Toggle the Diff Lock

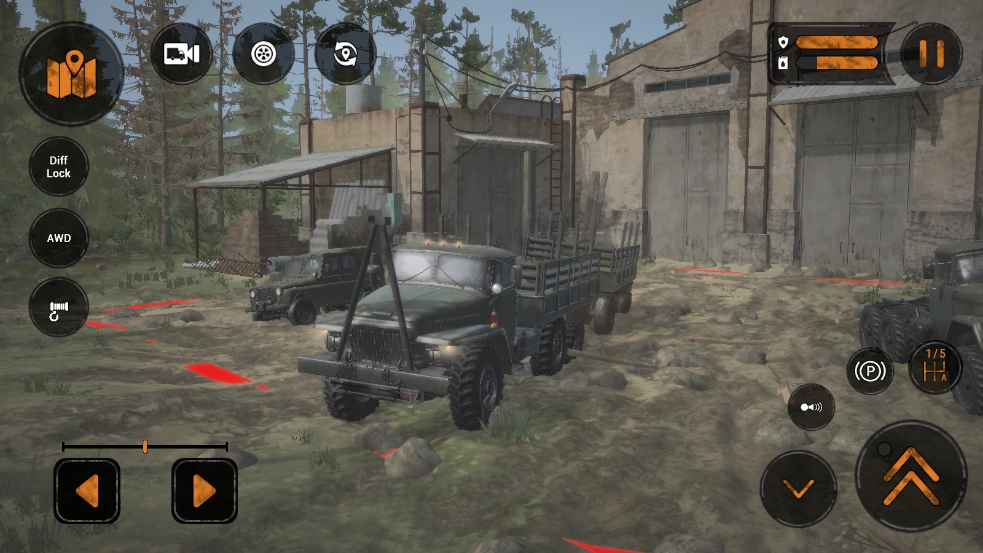click(x=59, y=166)
